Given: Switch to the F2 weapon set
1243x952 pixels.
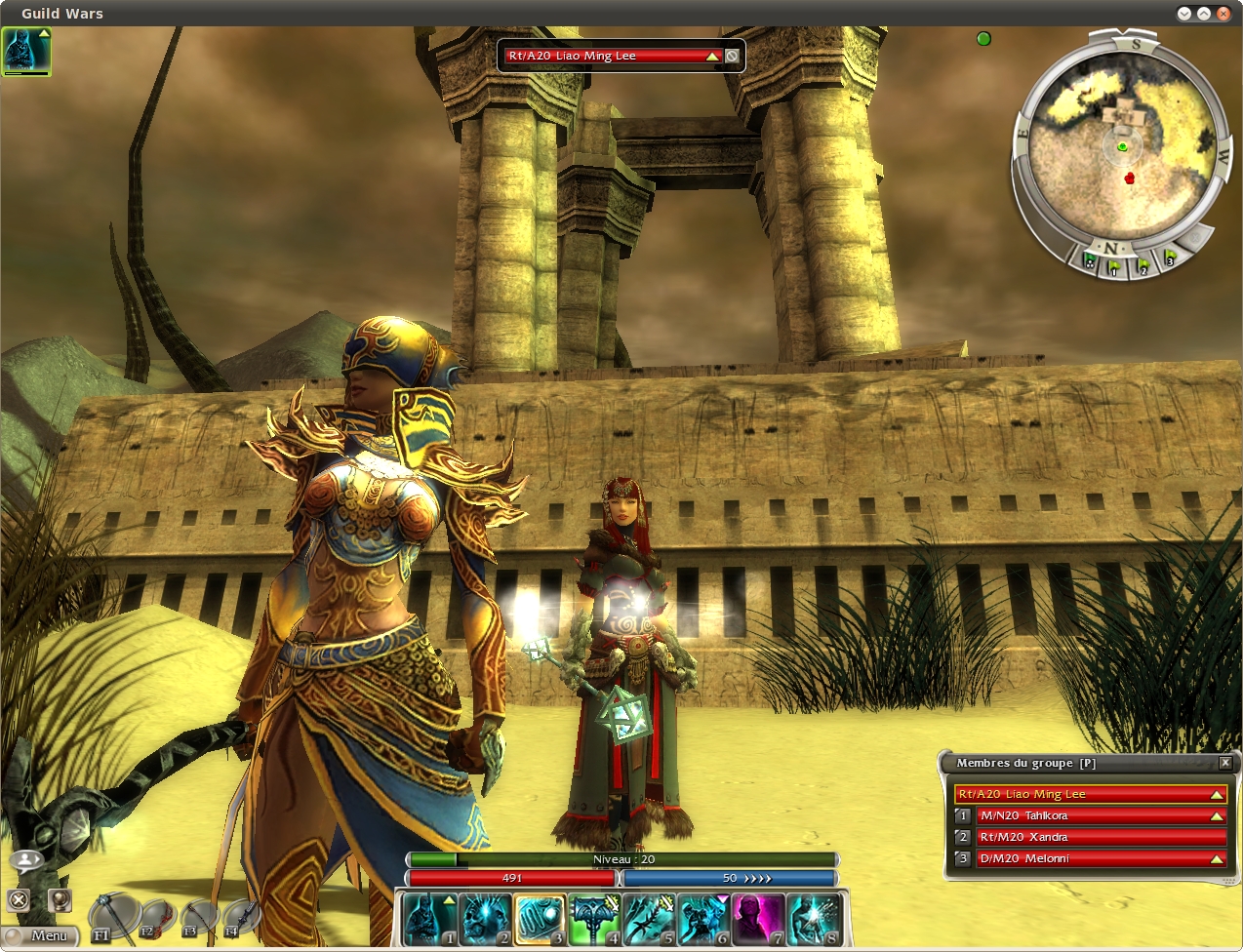Looking at the screenshot, I should coord(156,919).
